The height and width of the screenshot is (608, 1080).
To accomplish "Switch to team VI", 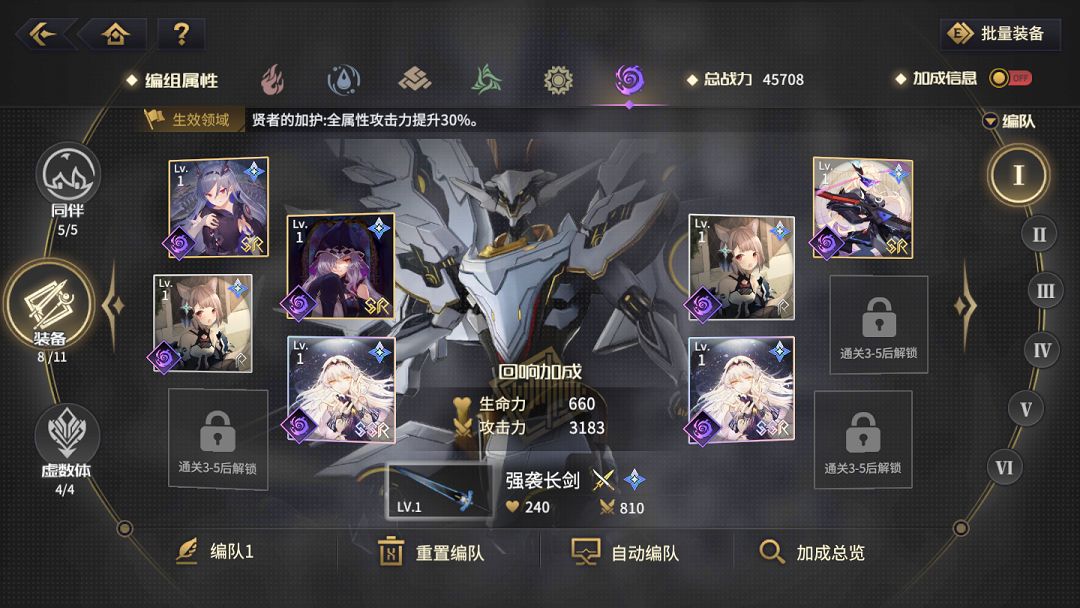I will click(1005, 467).
